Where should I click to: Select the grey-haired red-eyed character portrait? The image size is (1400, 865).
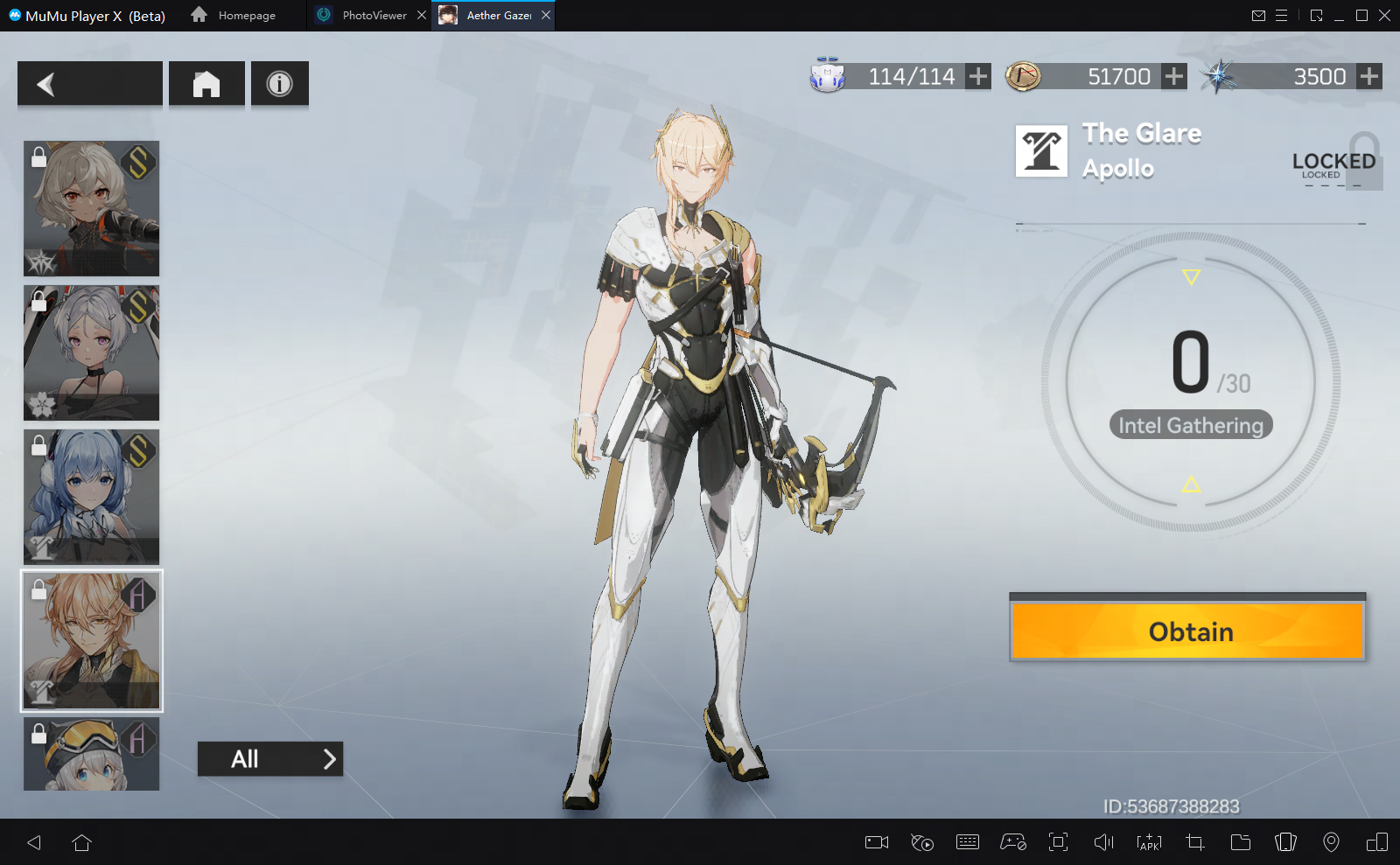tap(92, 208)
